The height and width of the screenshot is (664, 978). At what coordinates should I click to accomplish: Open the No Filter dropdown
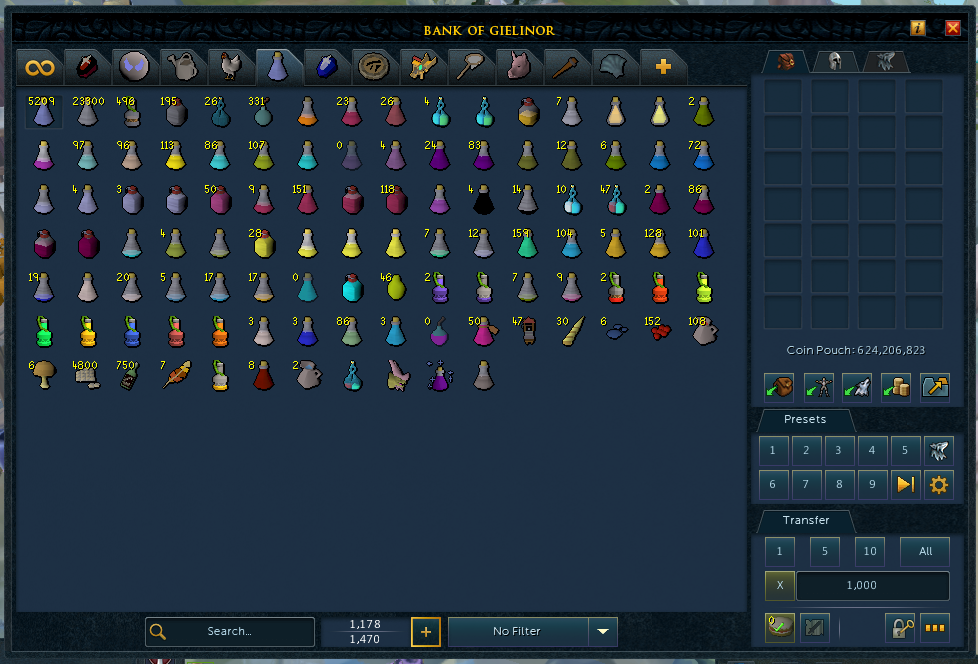602,632
